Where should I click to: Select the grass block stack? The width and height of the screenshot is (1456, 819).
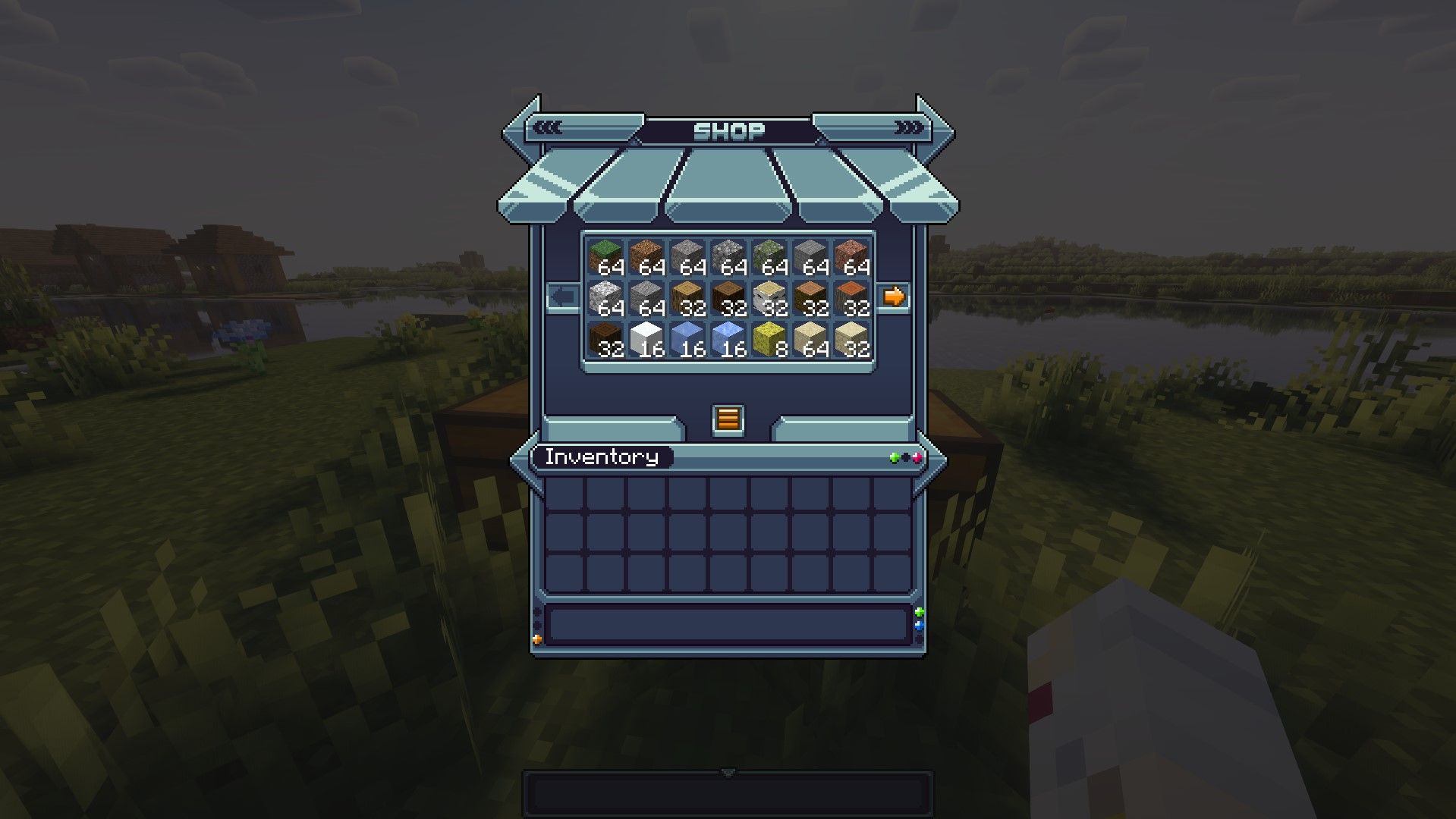pyautogui.click(x=605, y=257)
